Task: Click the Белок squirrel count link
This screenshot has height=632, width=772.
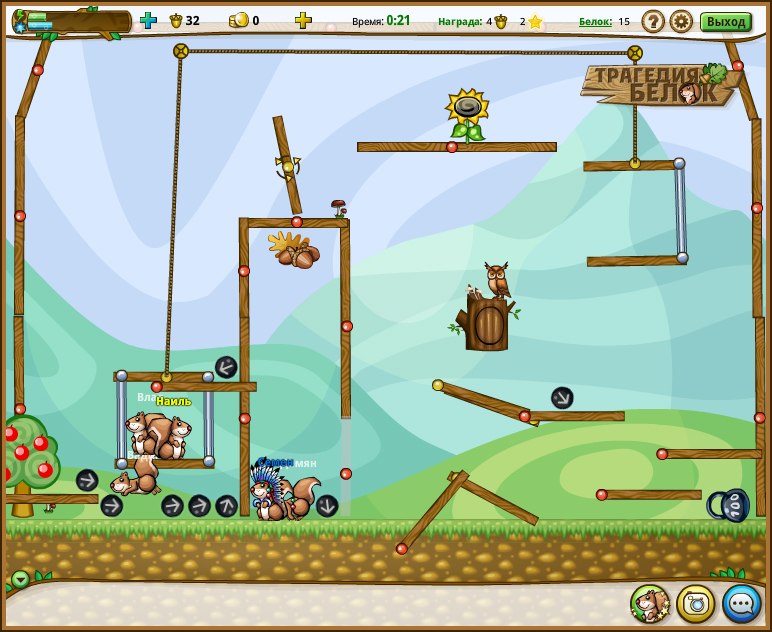Action: coord(595,21)
